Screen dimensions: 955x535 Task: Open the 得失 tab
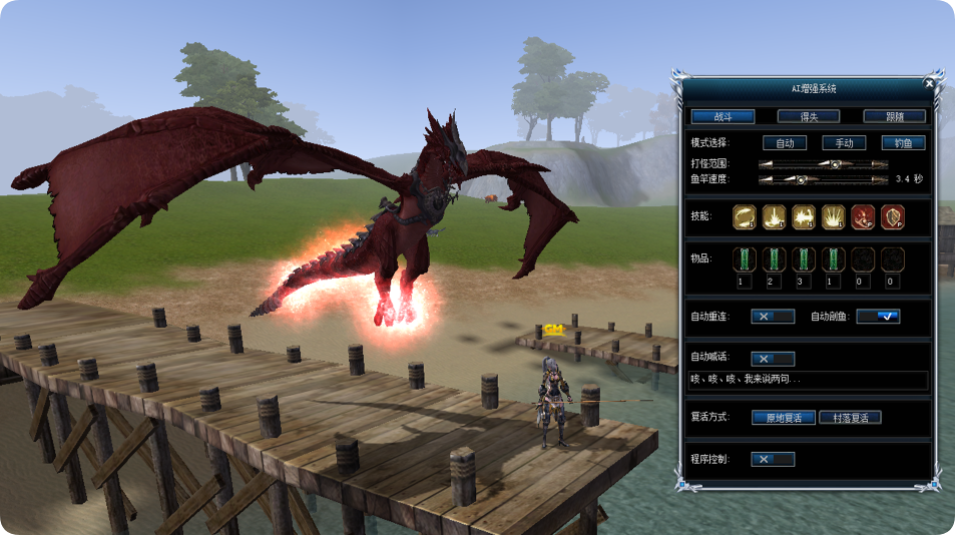[807, 116]
